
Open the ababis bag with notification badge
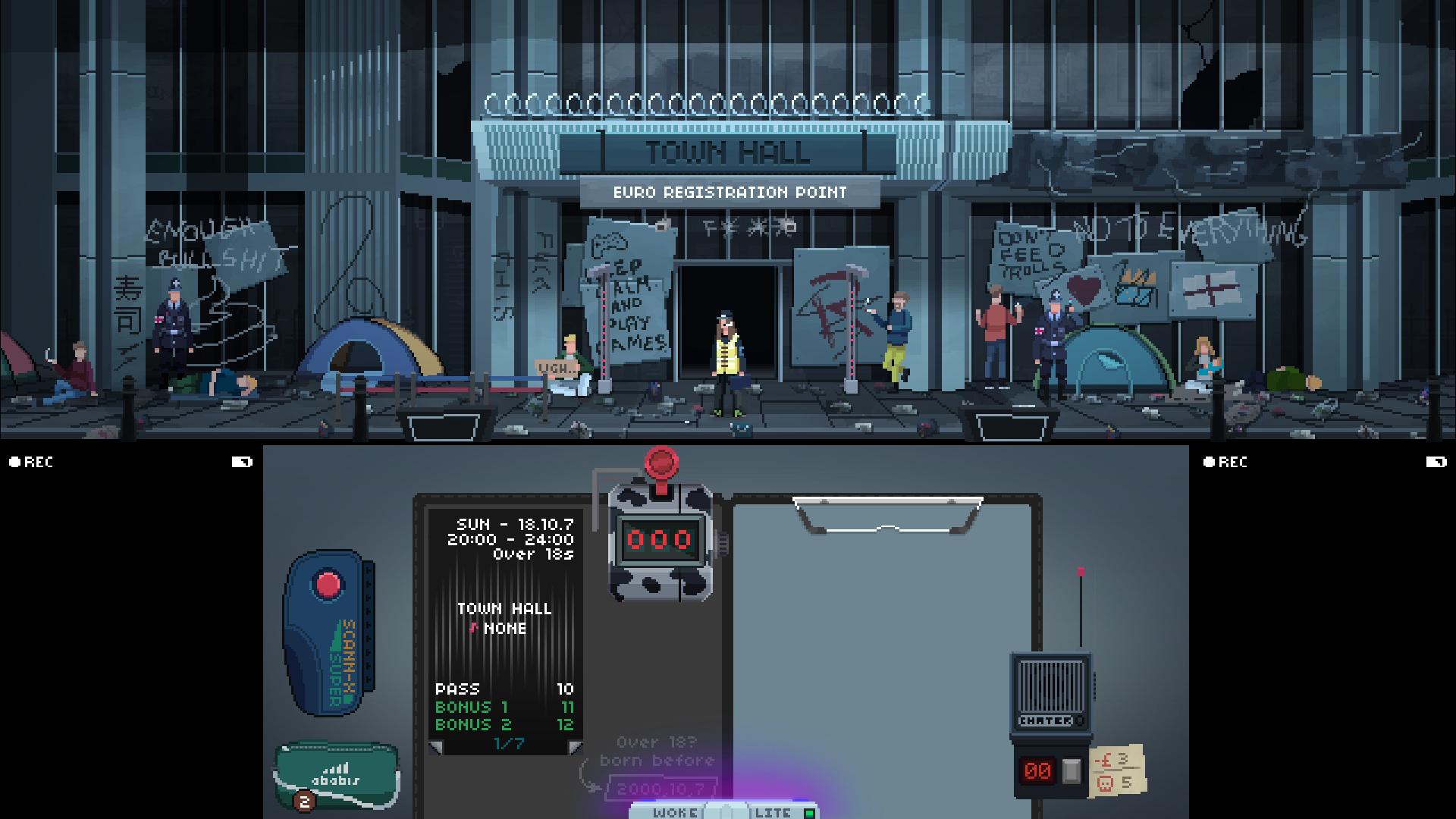[x=336, y=772]
